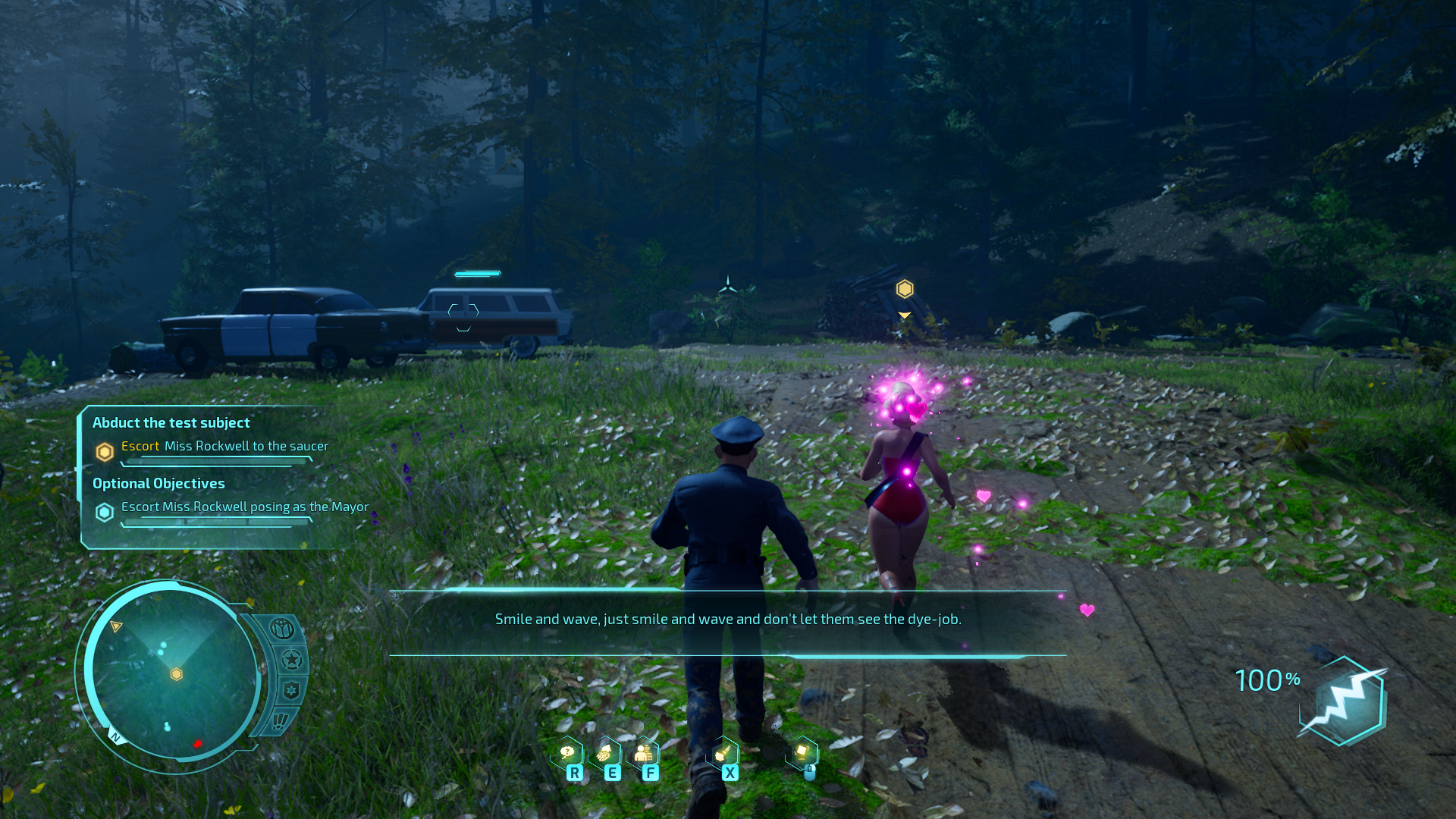This screenshot has height=819, width=1456.
Task: Select the question-mark speech bubble ability
Action: (x=567, y=753)
